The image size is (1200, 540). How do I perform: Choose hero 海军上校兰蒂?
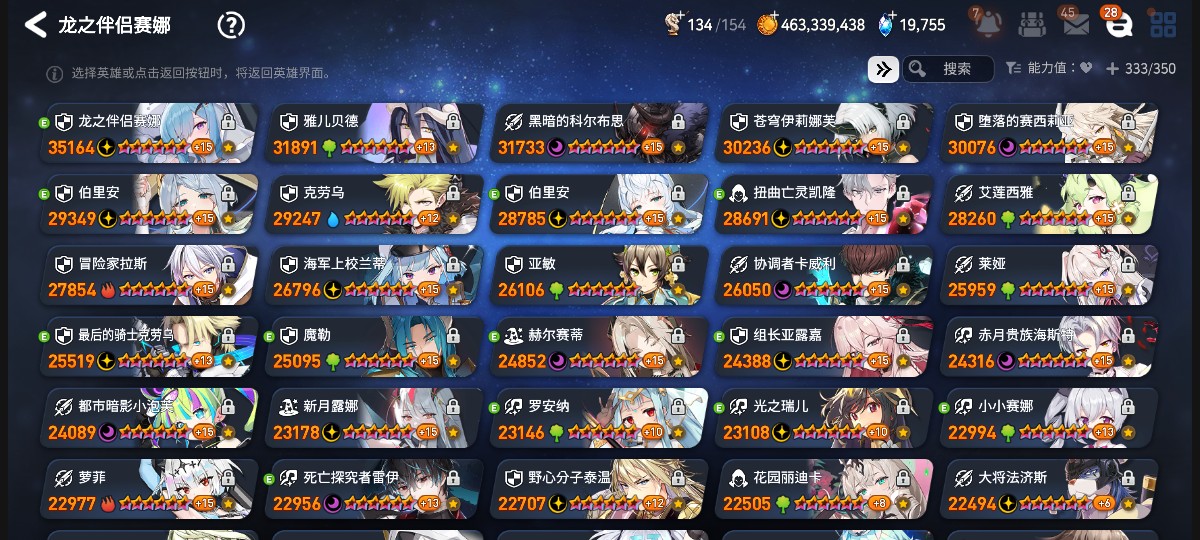[375, 276]
